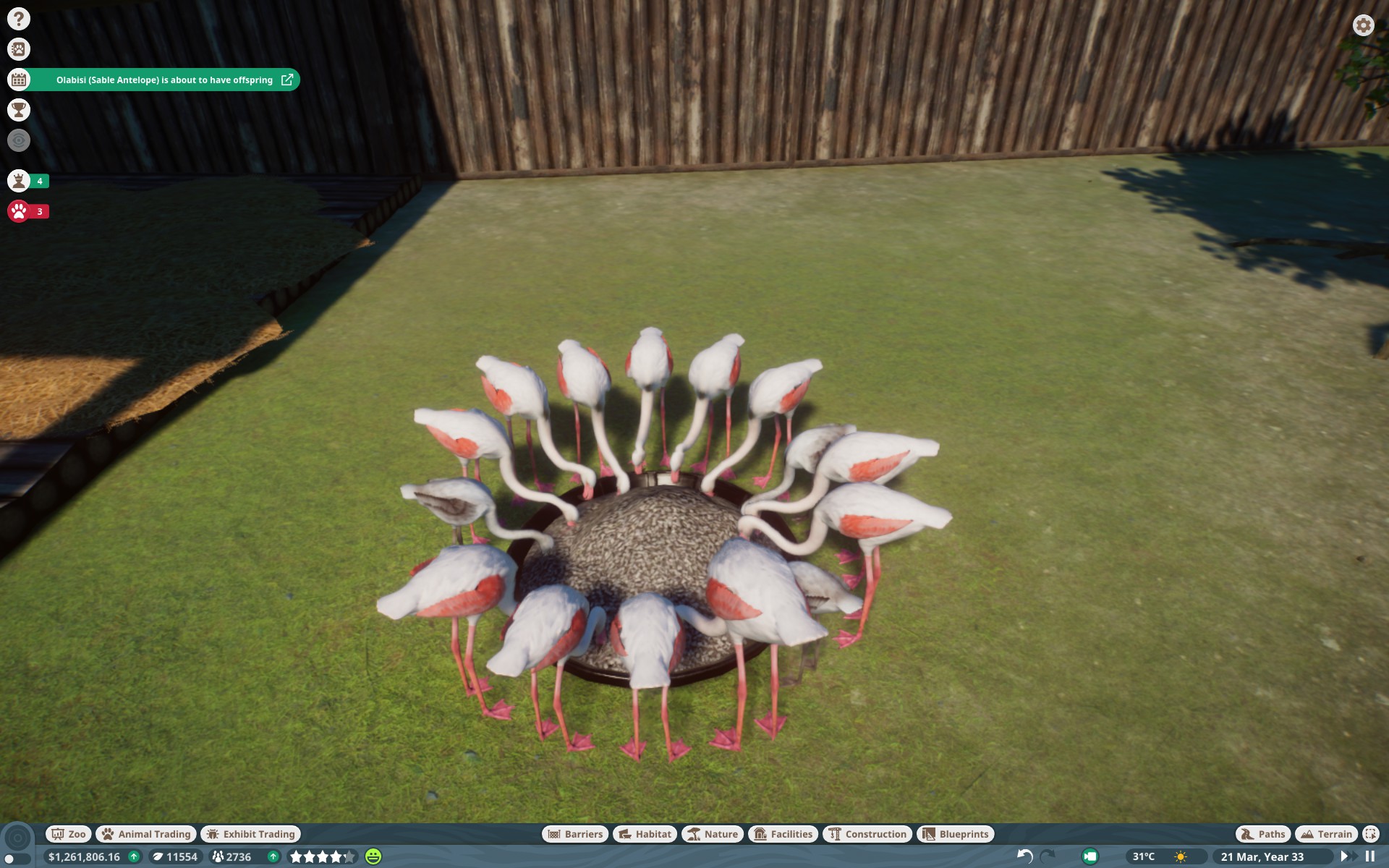Viewport: 1389px width, 868px height.
Task: Click the zoo star rating display
Action: tap(321, 856)
